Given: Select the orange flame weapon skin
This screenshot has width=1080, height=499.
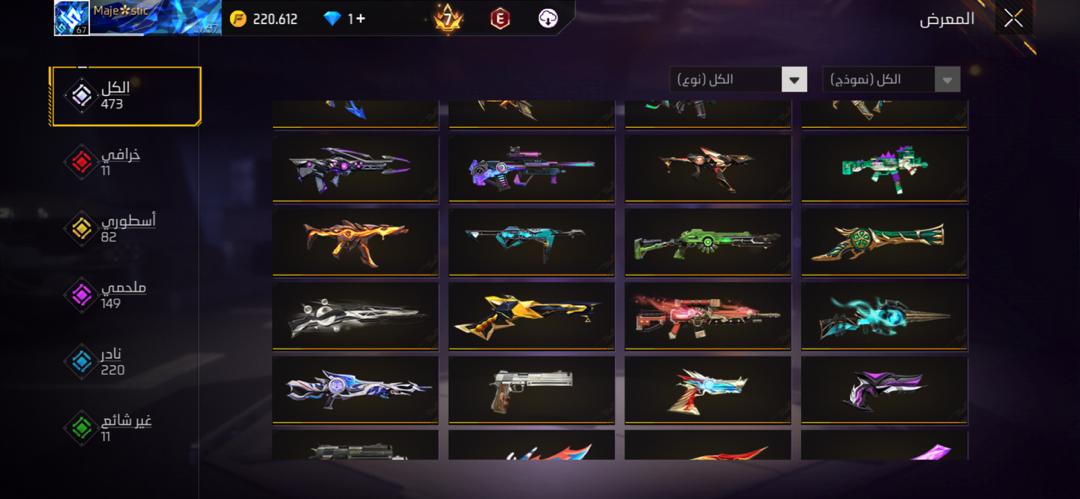Looking at the screenshot, I should coord(355,241).
